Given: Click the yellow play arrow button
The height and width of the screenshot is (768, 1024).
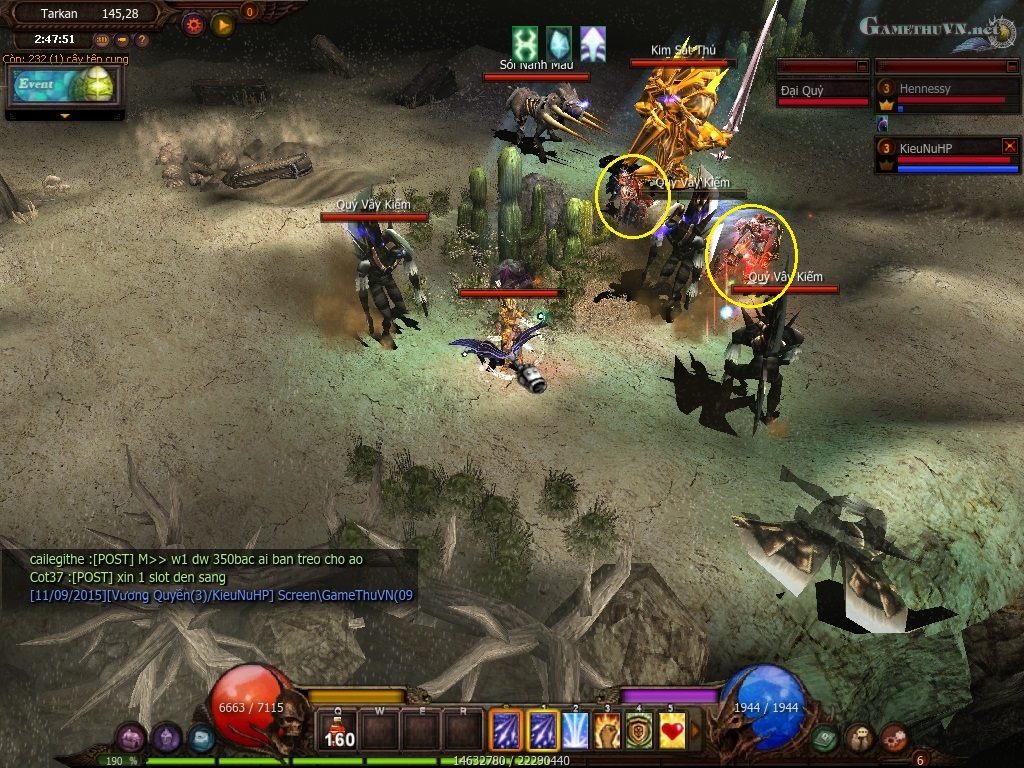Looking at the screenshot, I should [222, 24].
